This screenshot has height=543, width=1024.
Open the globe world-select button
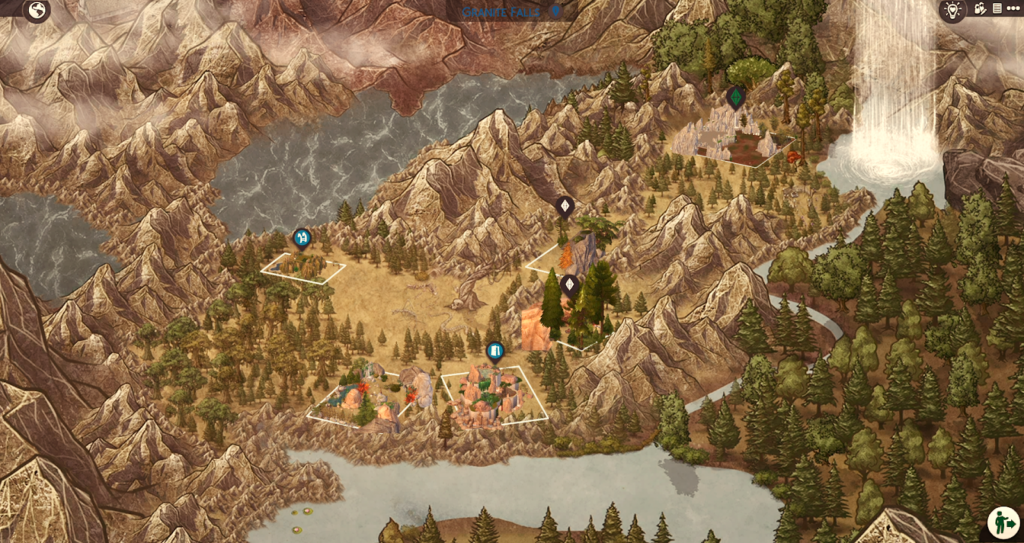pyautogui.click(x=37, y=11)
